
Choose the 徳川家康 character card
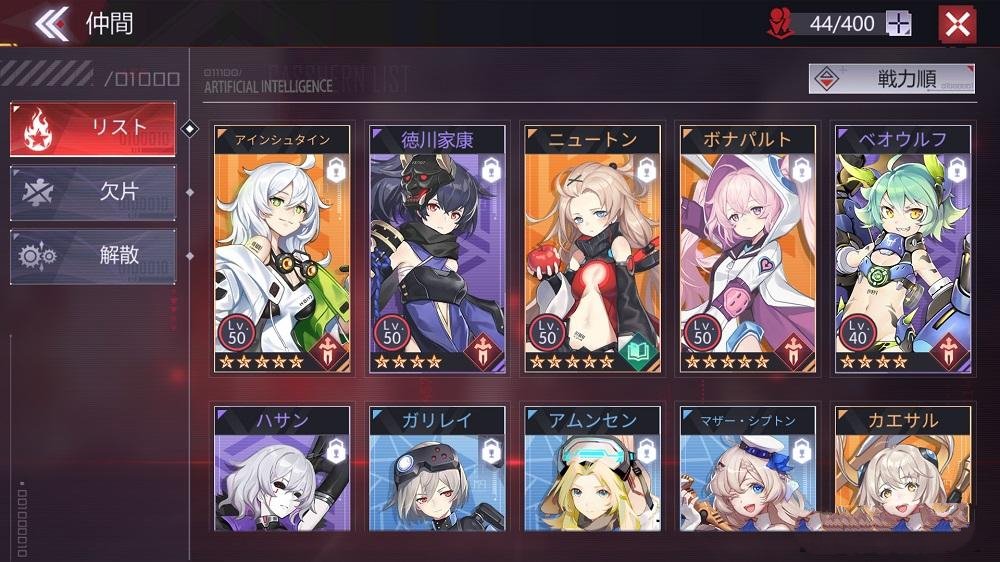(438, 250)
